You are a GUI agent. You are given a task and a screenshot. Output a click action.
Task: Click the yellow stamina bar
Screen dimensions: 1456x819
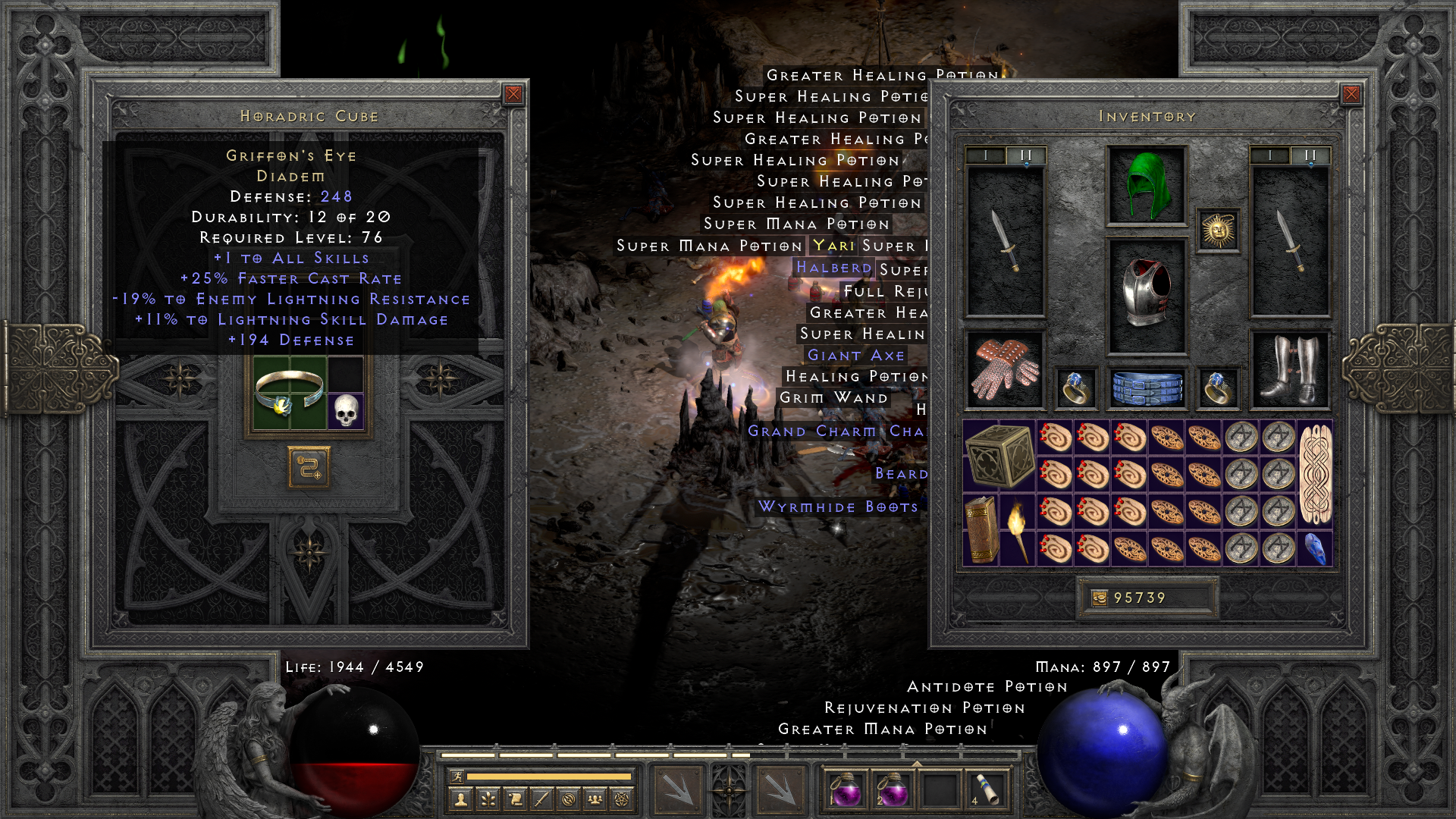tap(550, 776)
